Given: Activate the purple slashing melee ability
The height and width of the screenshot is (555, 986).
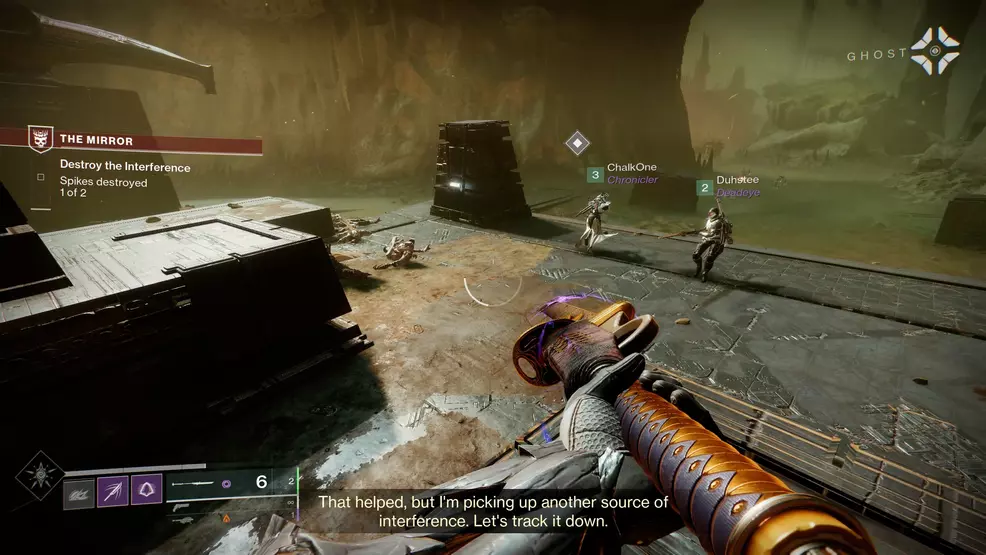Looking at the screenshot, I should coord(113,490).
